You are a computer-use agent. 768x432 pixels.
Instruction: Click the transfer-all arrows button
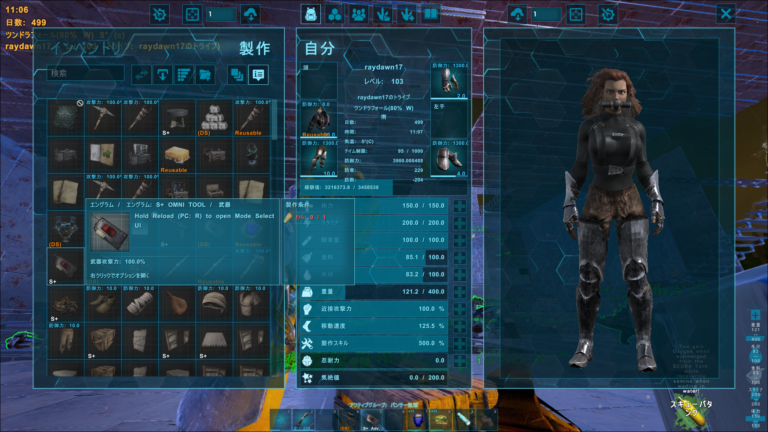142,73
